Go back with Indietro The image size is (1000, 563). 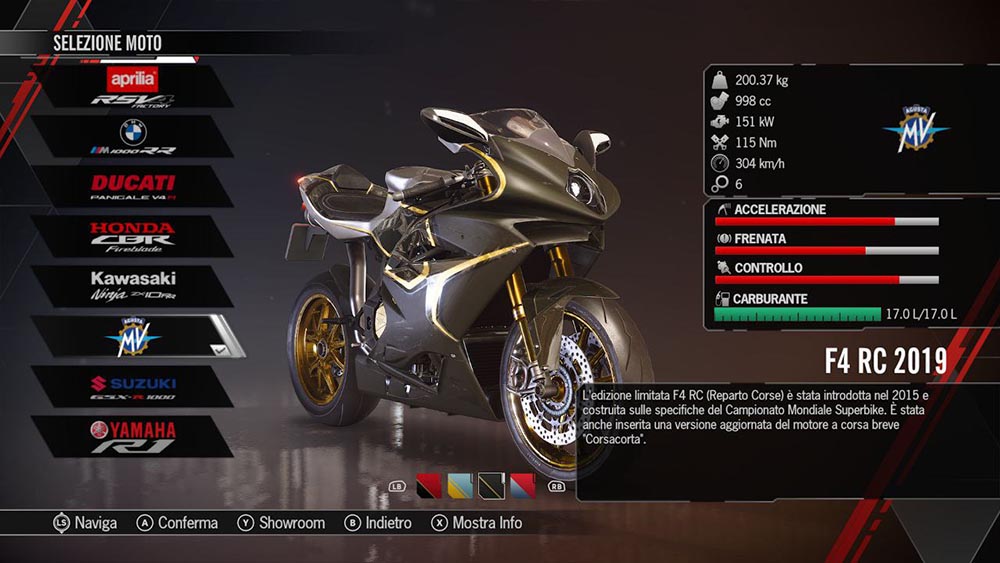point(378,523)
